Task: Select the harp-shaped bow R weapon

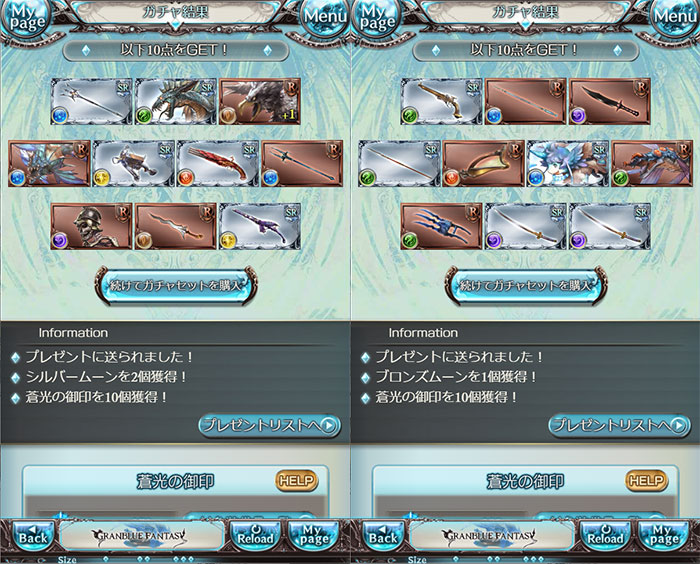Action: coord(483,163)
